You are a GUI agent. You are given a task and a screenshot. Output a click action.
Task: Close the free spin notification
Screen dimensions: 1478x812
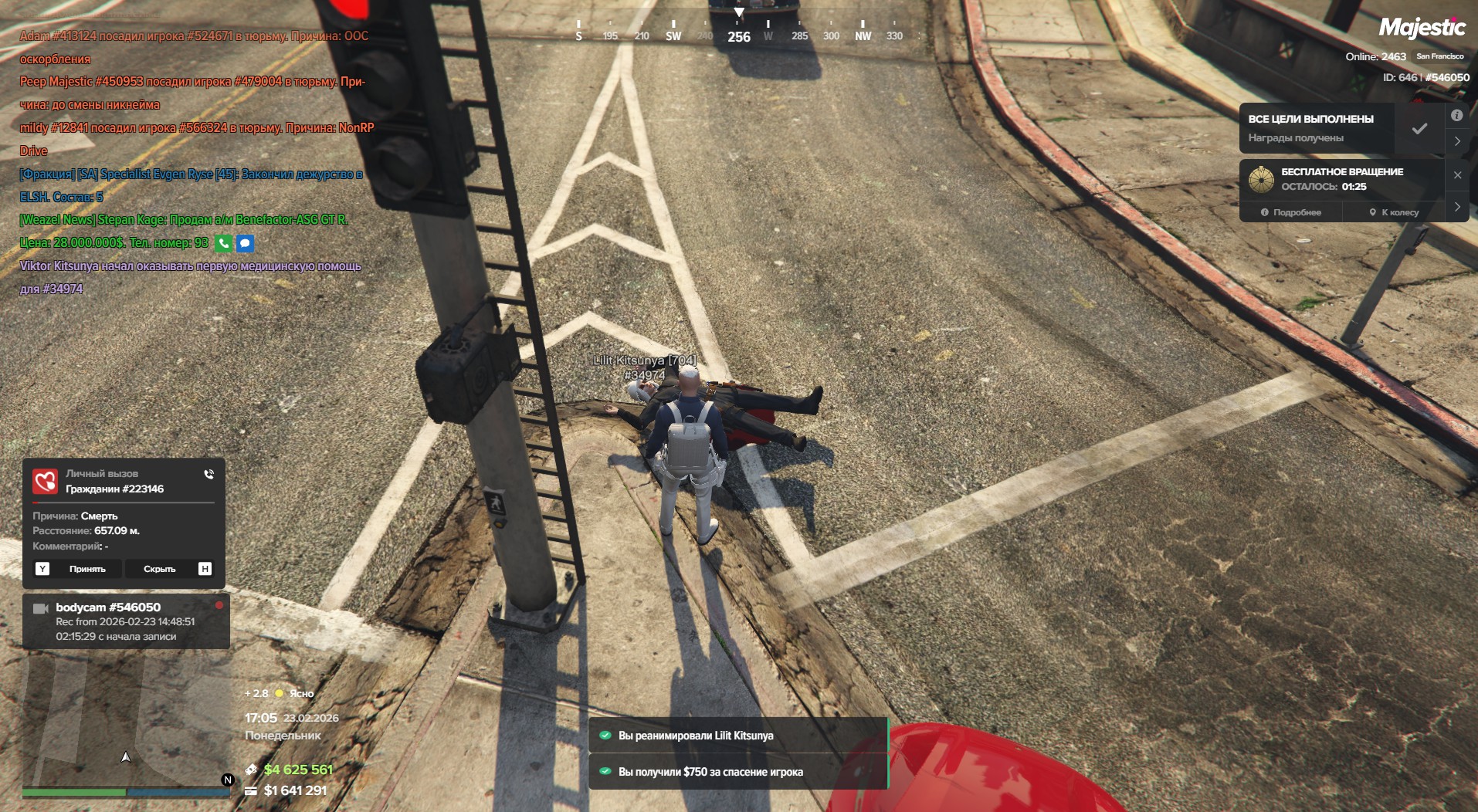coord(1457,175)
